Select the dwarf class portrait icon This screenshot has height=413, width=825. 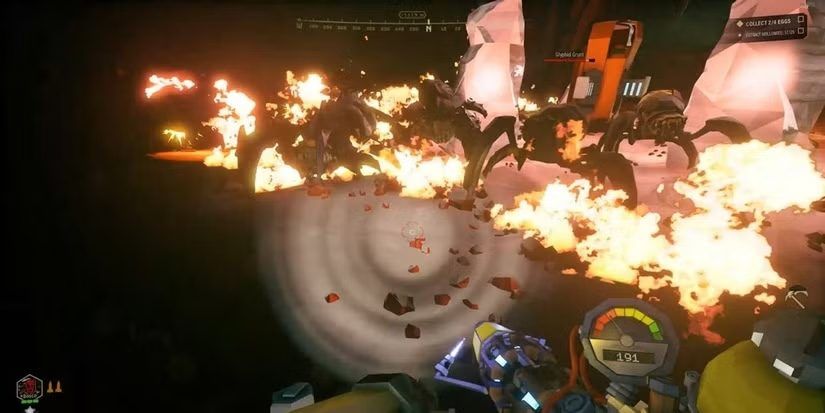point(29,389)
